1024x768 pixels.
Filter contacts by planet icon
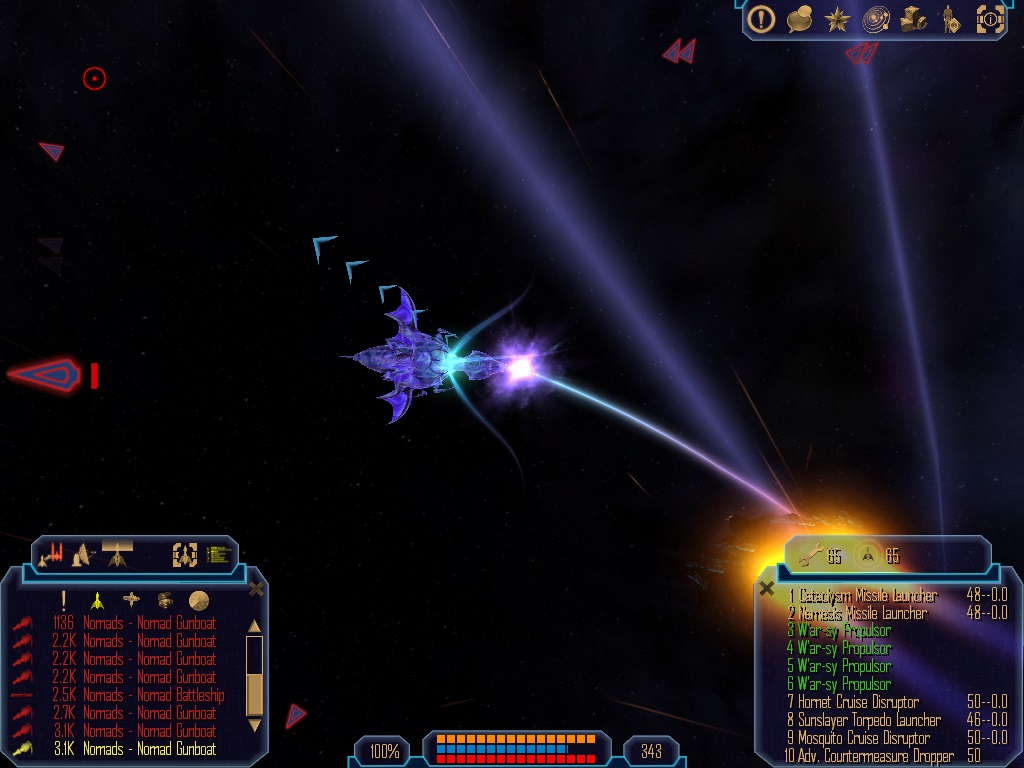point(199,600)
